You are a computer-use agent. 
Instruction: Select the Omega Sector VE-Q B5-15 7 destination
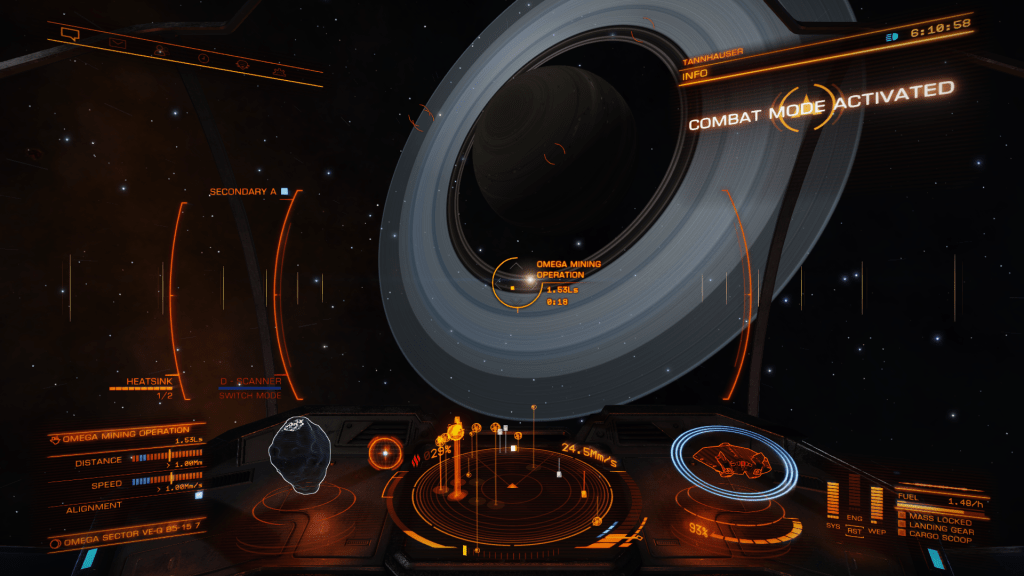point(123,541)
